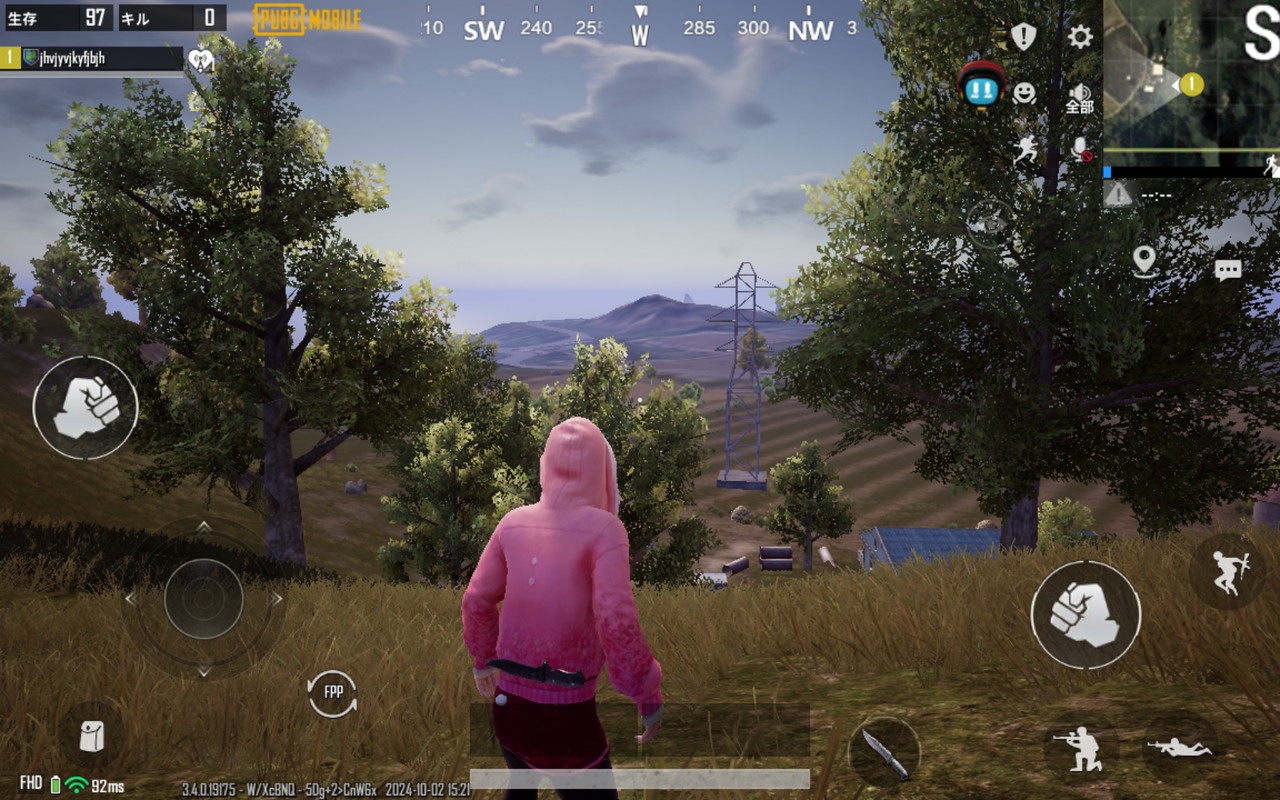Select teammate jhvjyvjkyfjbjh in the squad list

pos(92,58)
